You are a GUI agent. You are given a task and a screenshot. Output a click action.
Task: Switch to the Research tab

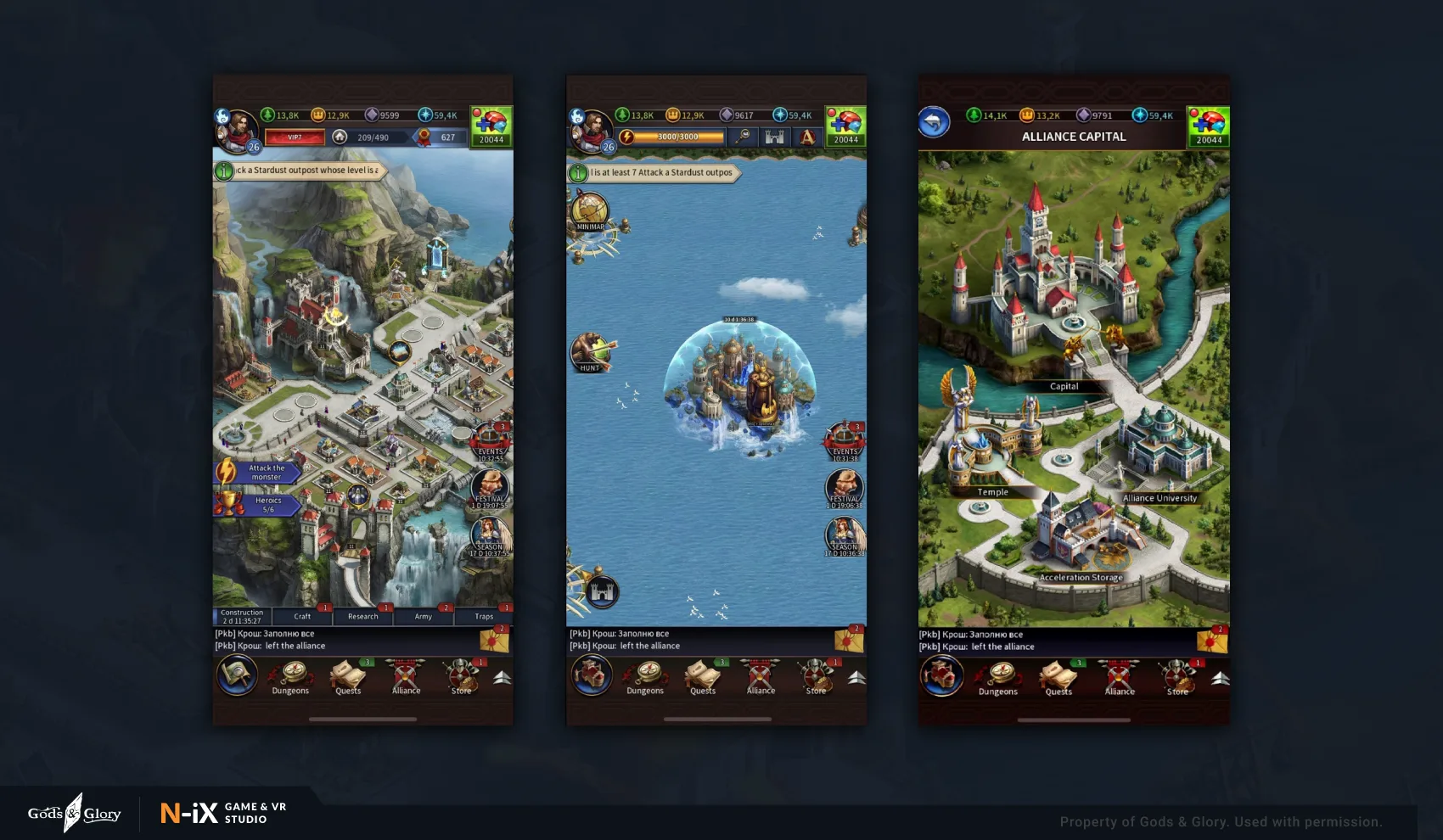[362, 617]
